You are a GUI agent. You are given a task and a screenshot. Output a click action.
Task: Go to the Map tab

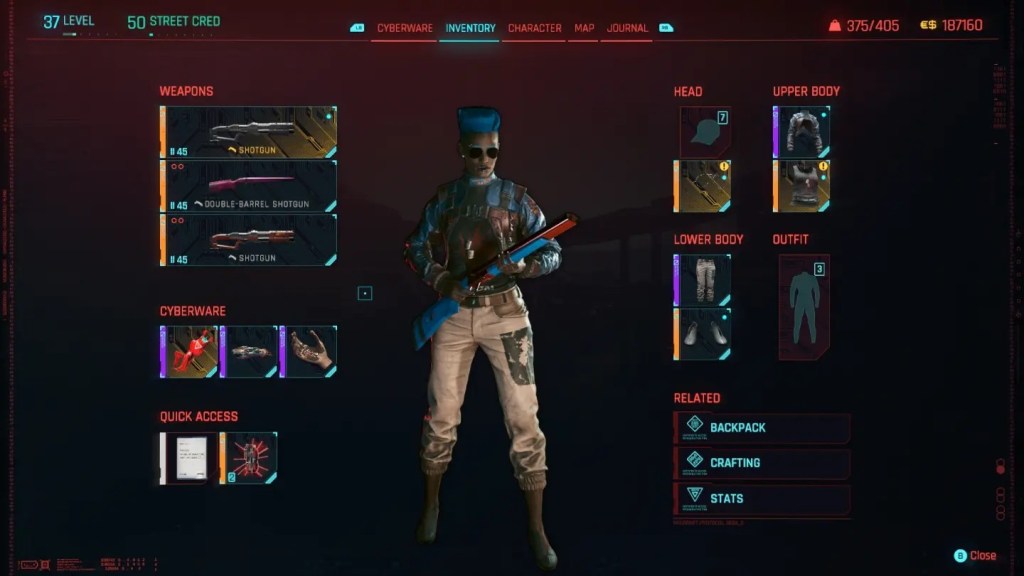pos(584,28)
